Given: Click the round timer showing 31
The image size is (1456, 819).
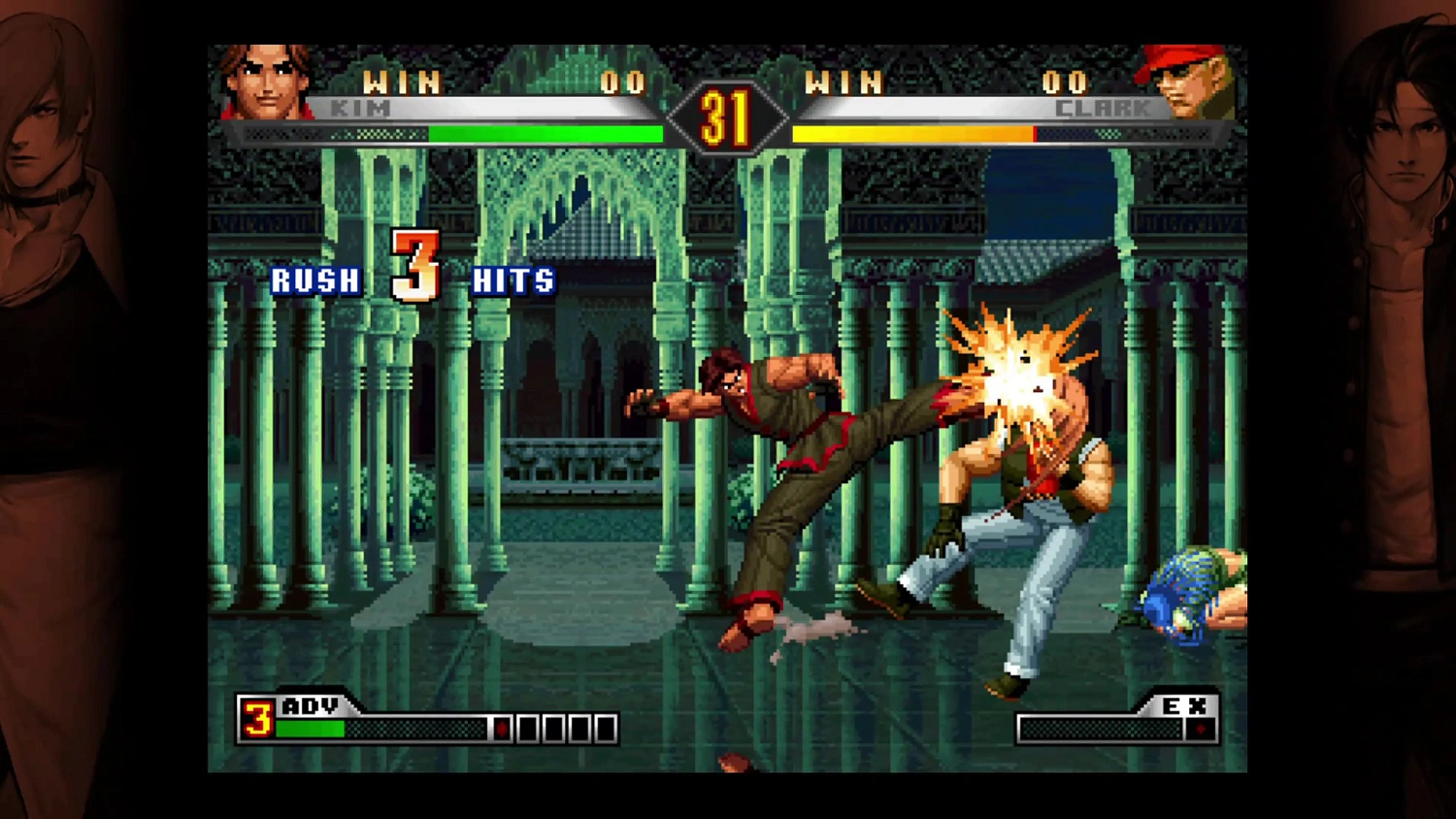Looking at the screenshot, I should 726,116.
